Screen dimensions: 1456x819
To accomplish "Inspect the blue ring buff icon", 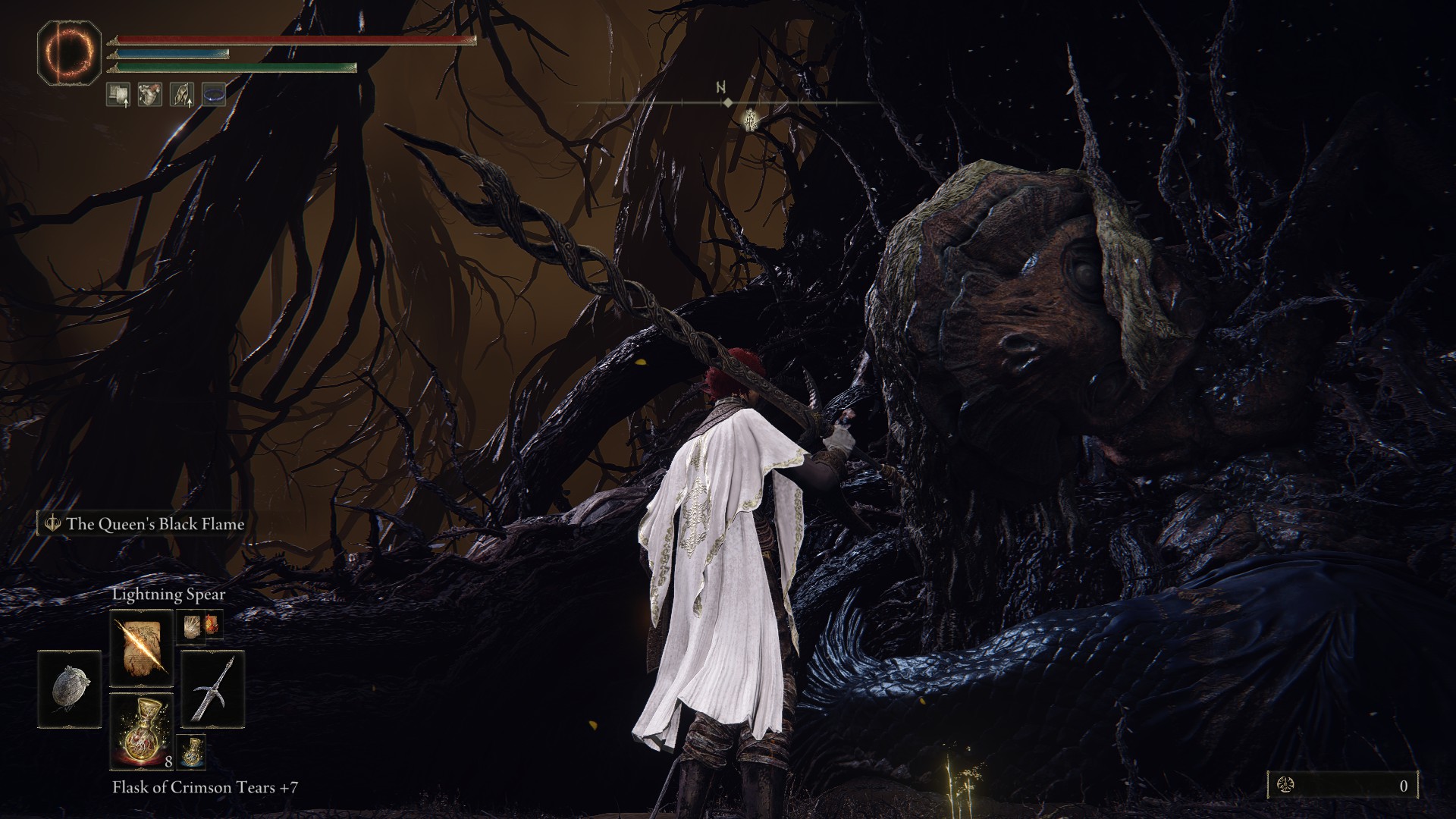I will pos(214,94).
